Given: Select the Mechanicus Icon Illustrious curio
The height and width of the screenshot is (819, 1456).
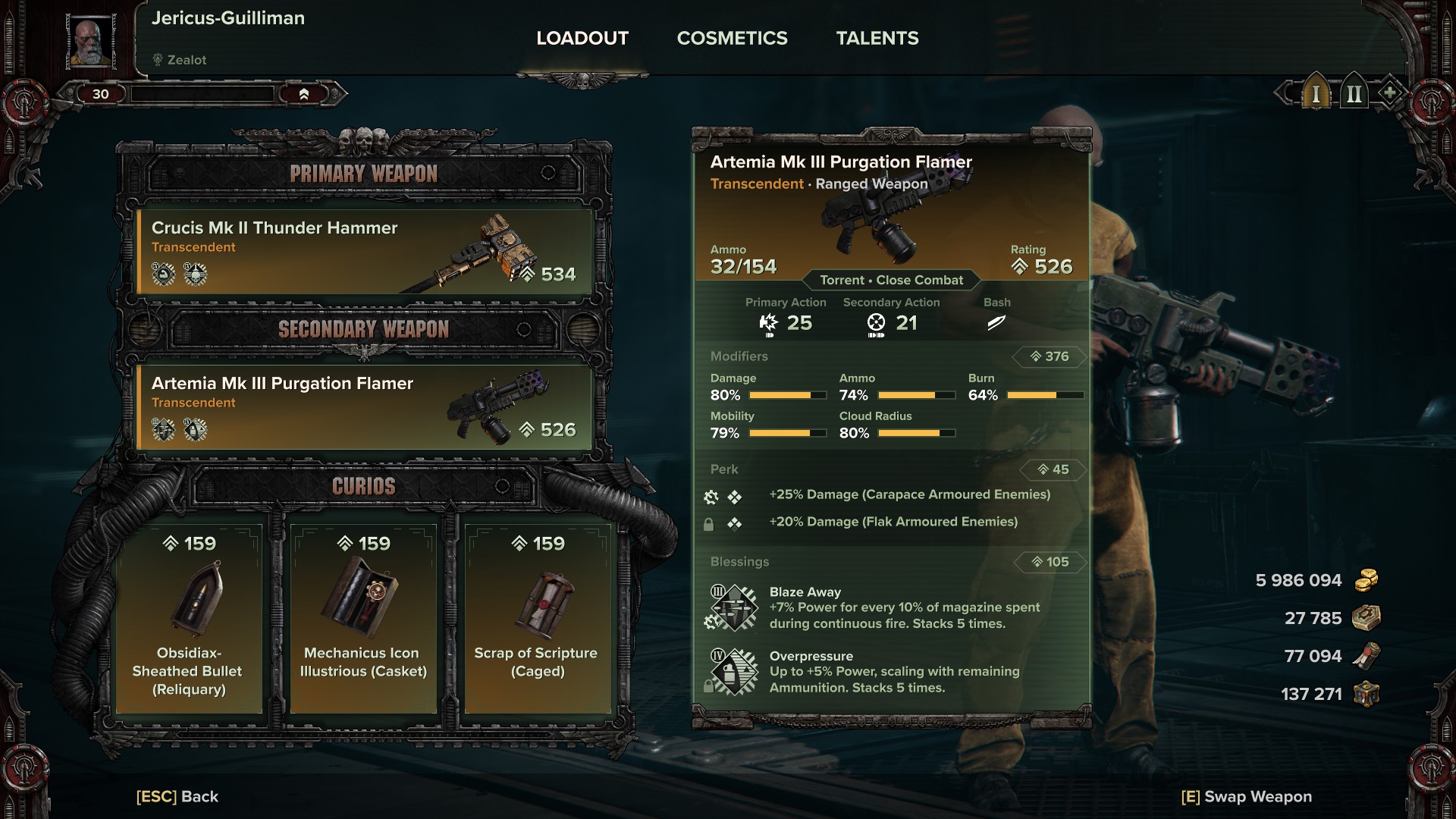Looking at the screenshot, I should tap(363, 618).
